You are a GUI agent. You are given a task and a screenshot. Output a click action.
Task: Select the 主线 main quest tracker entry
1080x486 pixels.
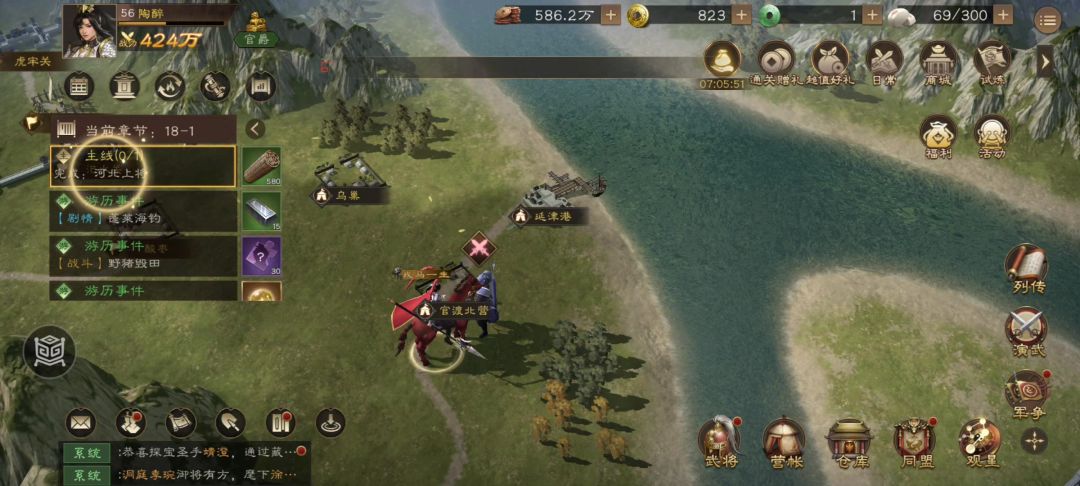click(143, 166)
